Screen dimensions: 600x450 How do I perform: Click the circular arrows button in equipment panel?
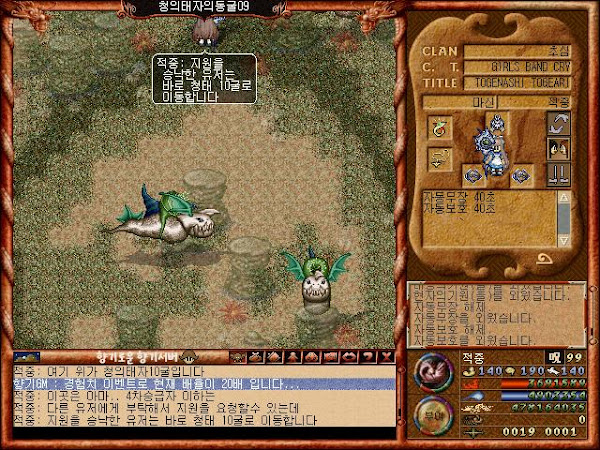(561, 124)
